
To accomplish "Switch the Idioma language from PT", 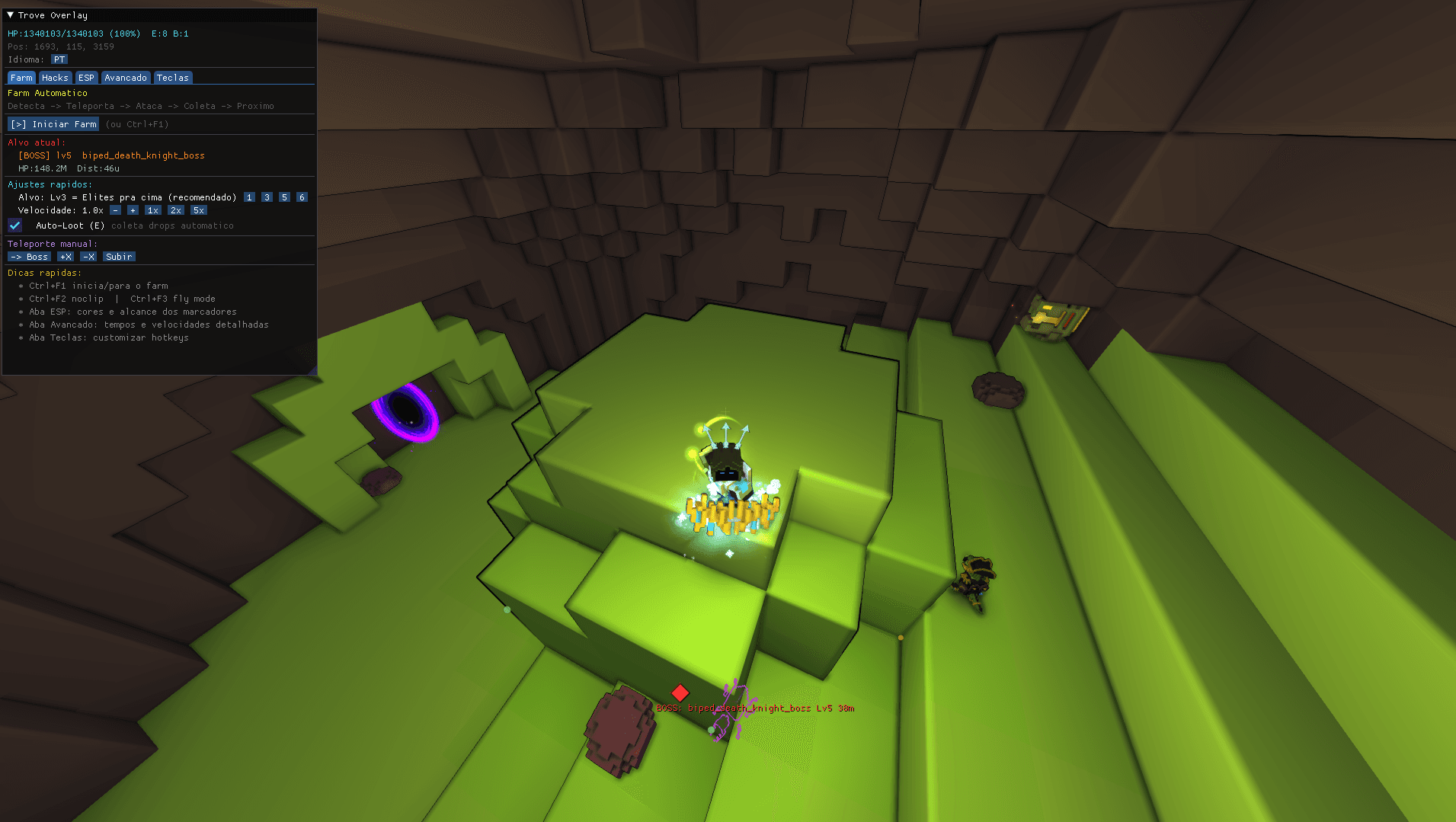I will (x=59, y=59).
